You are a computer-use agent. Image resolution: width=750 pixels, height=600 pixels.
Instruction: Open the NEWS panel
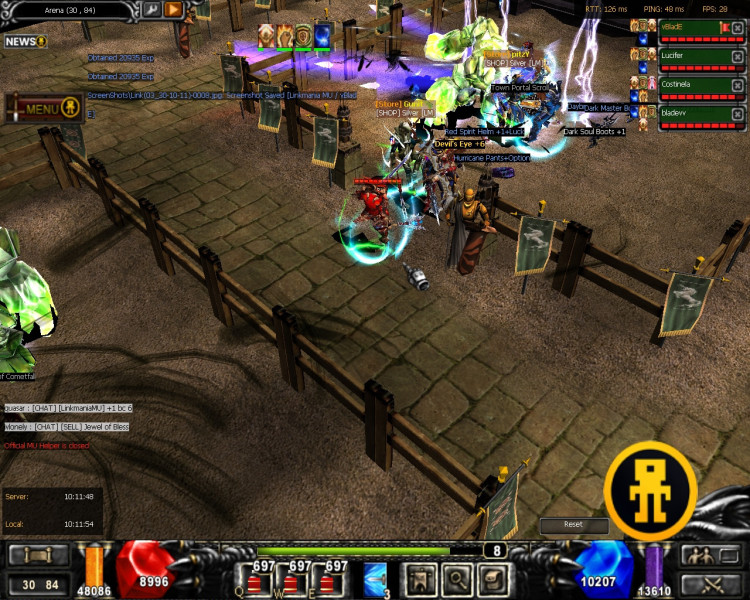tap(25, 42)
